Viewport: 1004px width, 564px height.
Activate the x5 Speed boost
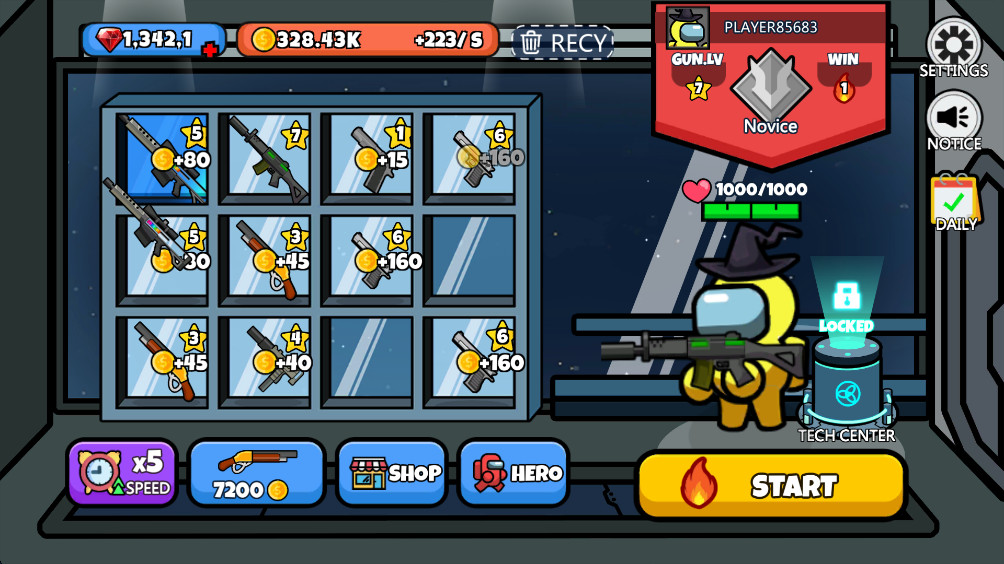122,472
